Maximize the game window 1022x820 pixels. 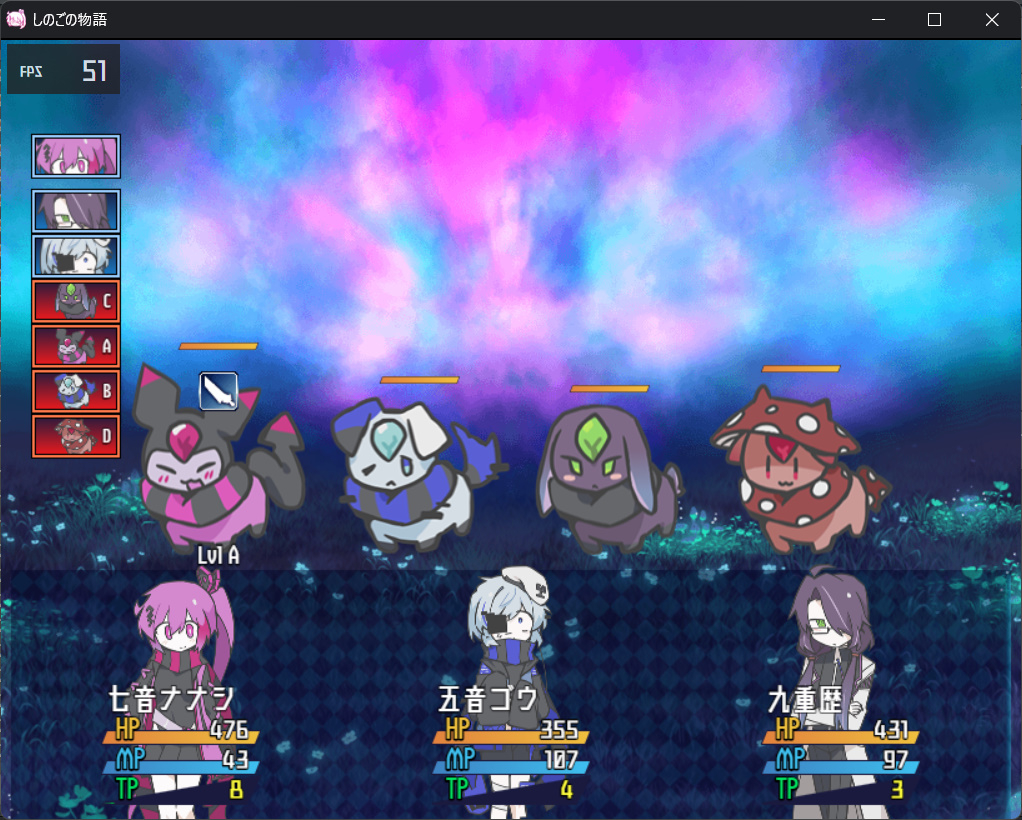coord(935,20)
